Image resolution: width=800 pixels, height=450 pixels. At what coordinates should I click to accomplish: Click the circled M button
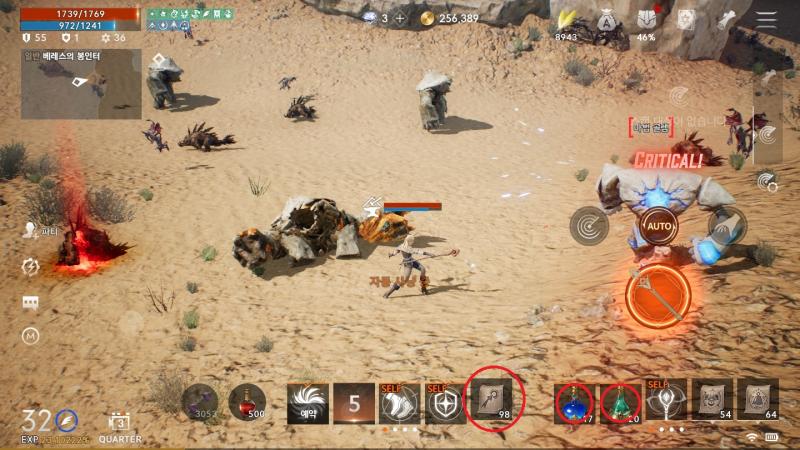coord(31,337)
